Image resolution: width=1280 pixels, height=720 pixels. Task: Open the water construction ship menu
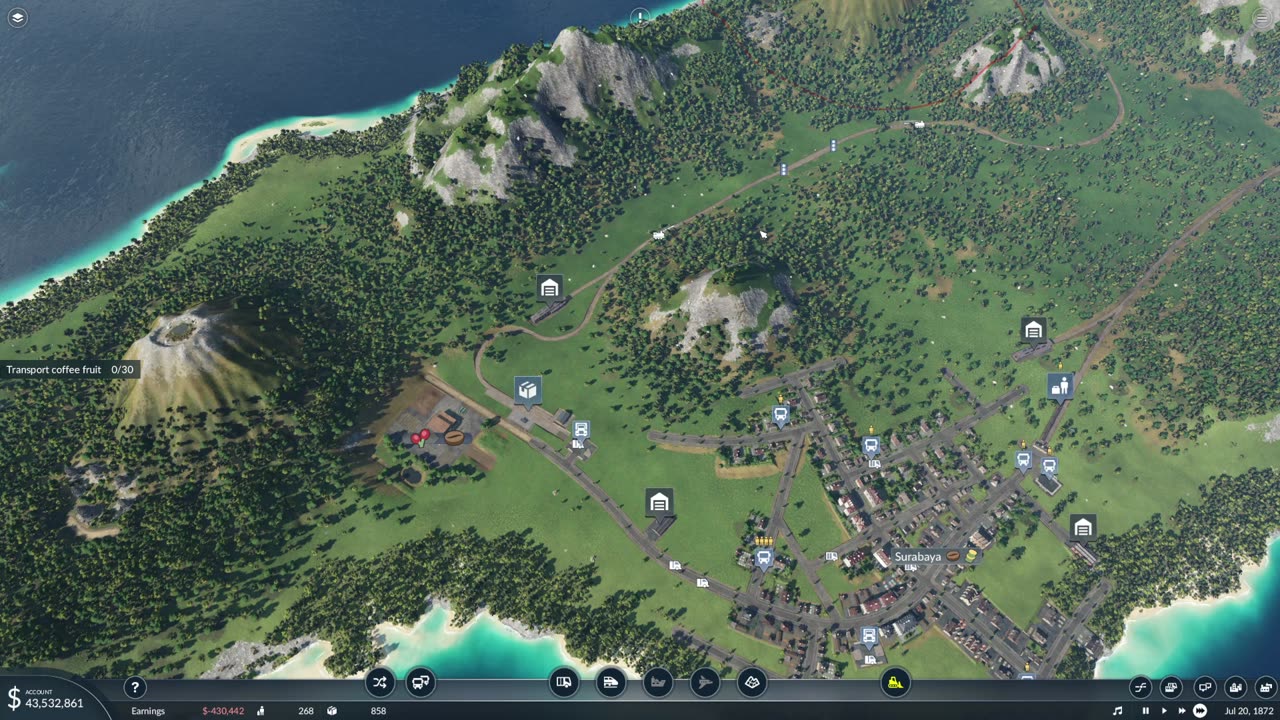click(x=657, y=683)
